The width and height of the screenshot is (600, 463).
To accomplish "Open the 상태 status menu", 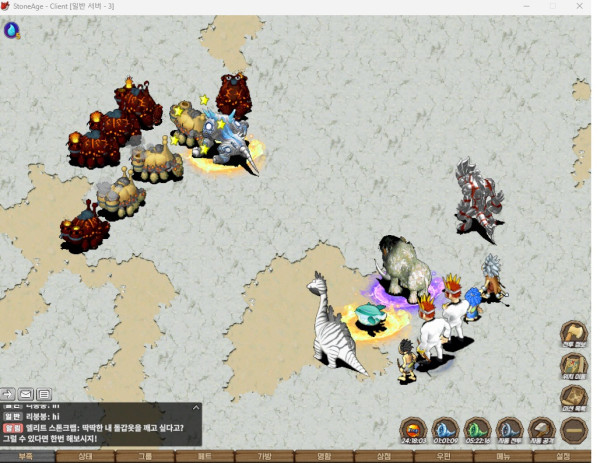I will tap(86, 456).
